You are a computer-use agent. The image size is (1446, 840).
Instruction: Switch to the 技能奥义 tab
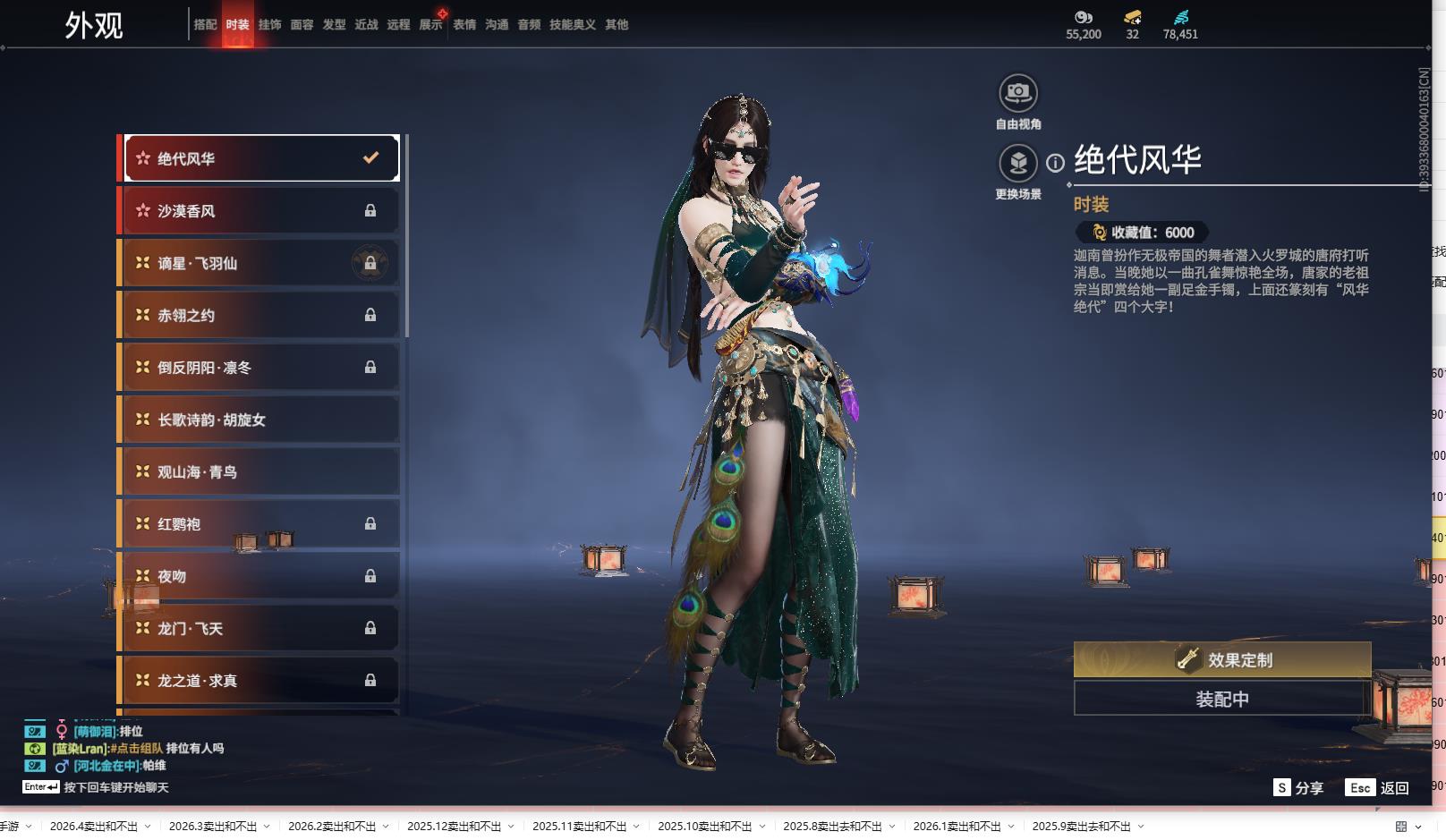click(x=572, y=25)
